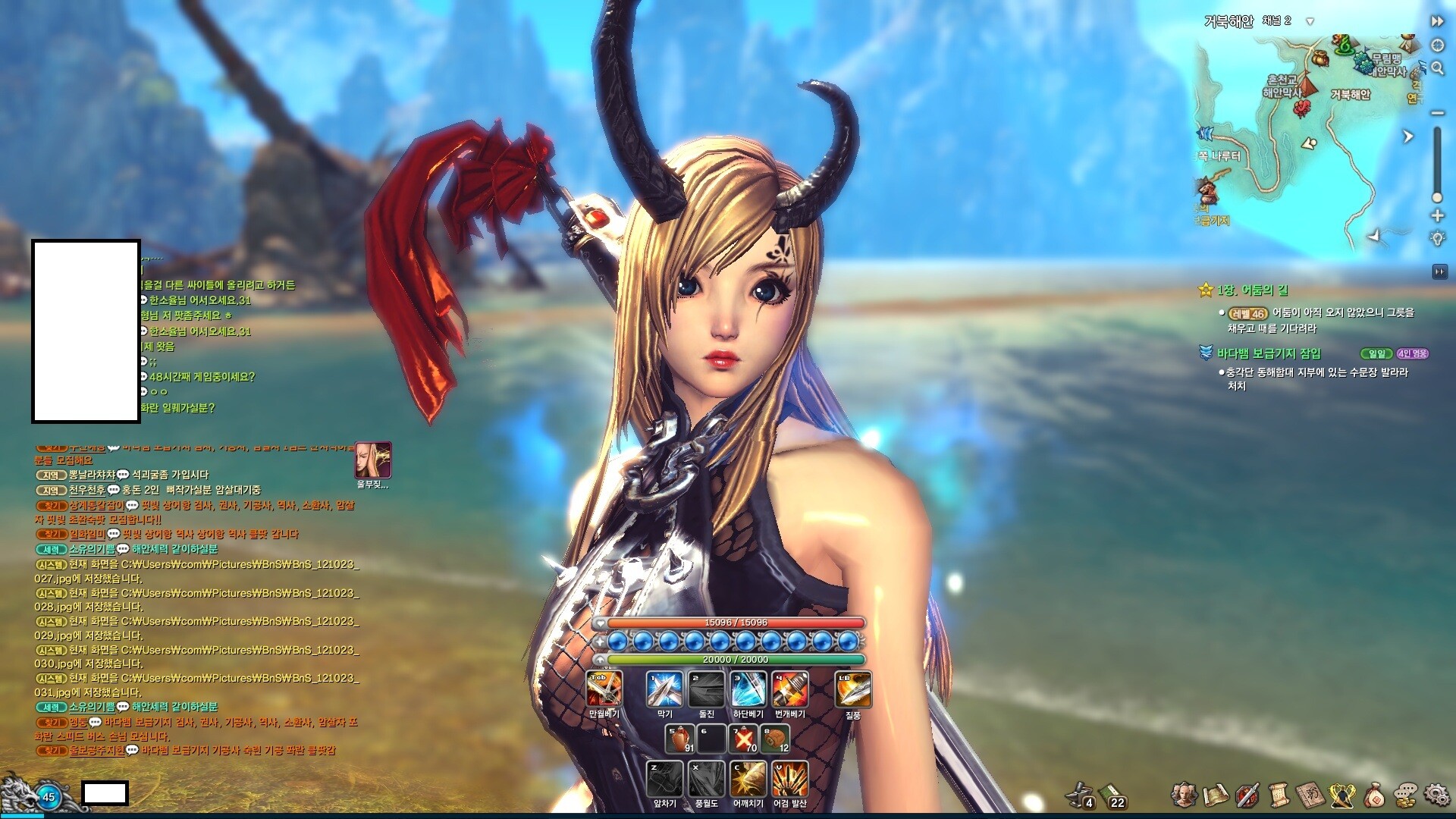Image resolution: width=1456 pixels, height=819 pixels.
Task: Open the map scroll icon
Action: click(1216, 795)
